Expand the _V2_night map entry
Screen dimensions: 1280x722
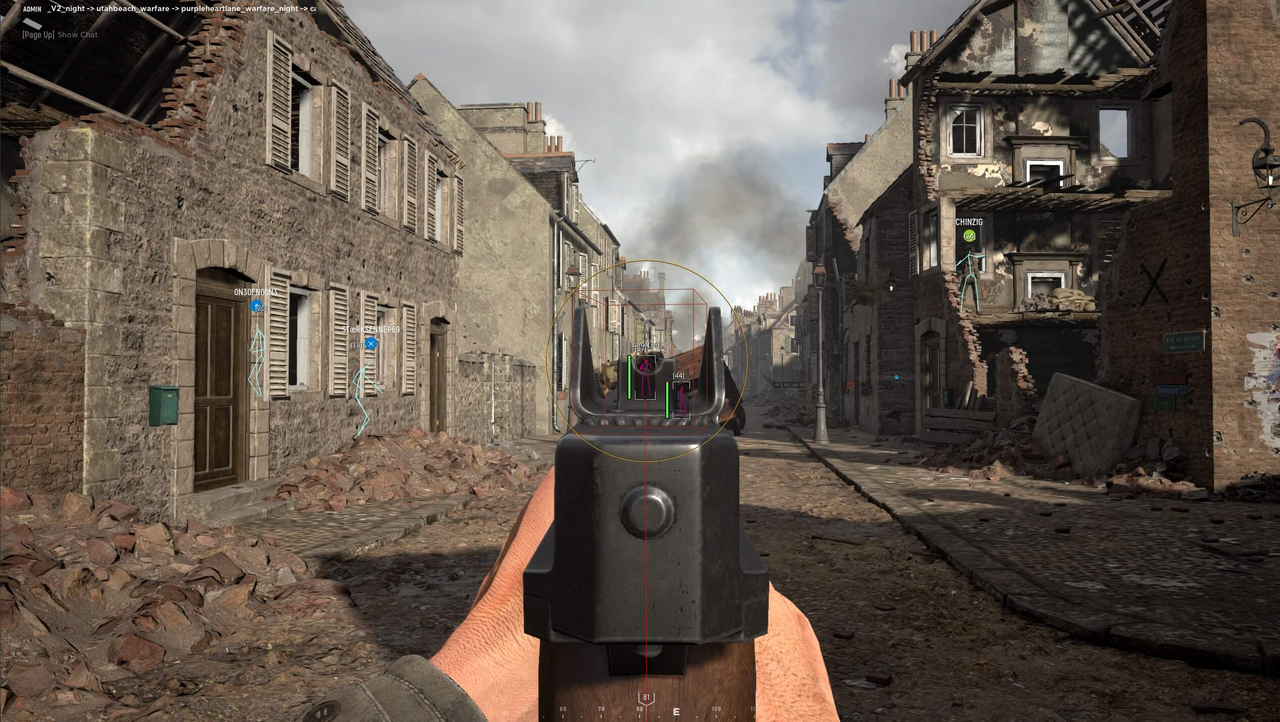(65, 9)
